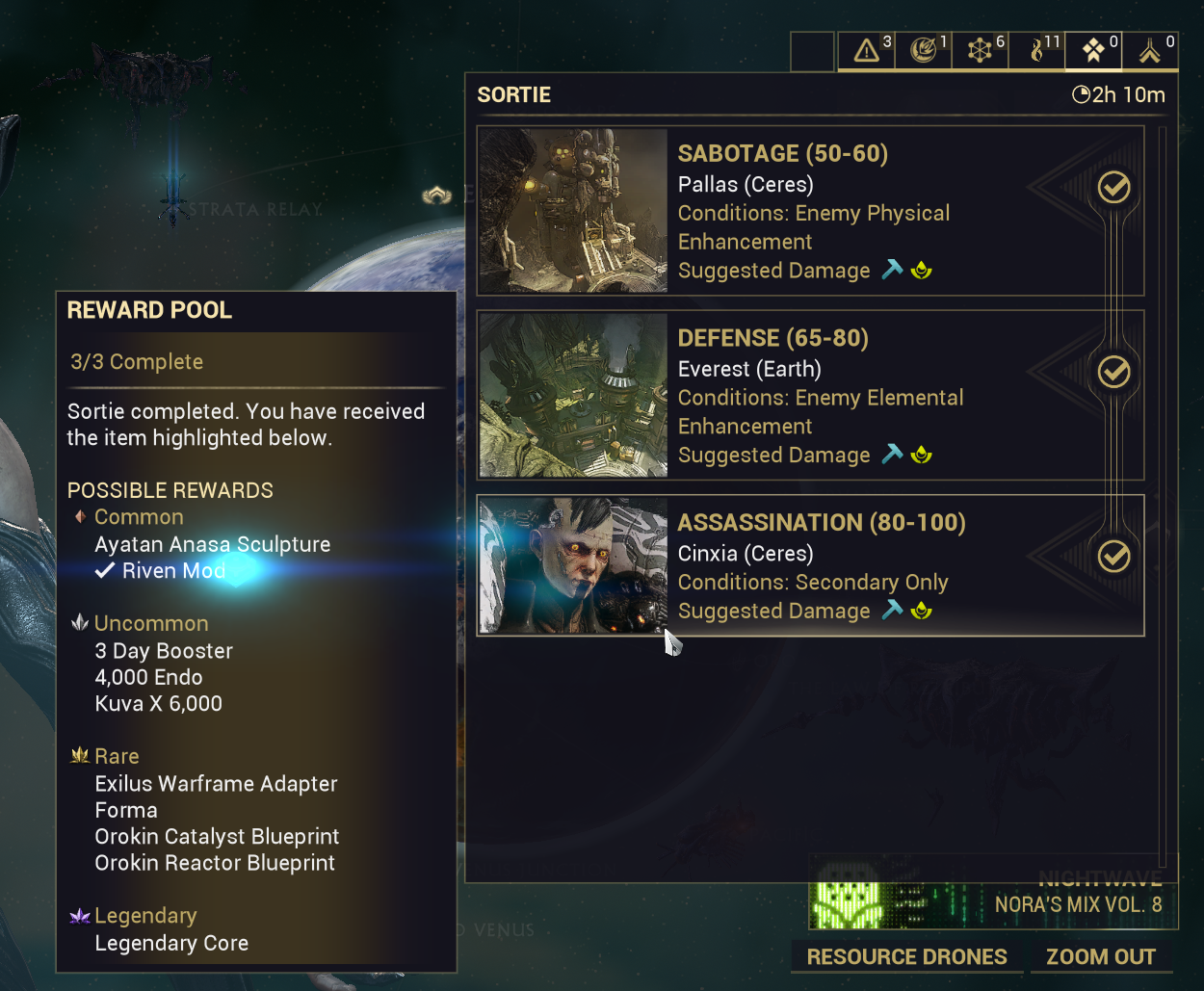Click the Sabotage mission thumbnail image

[573, 211]
